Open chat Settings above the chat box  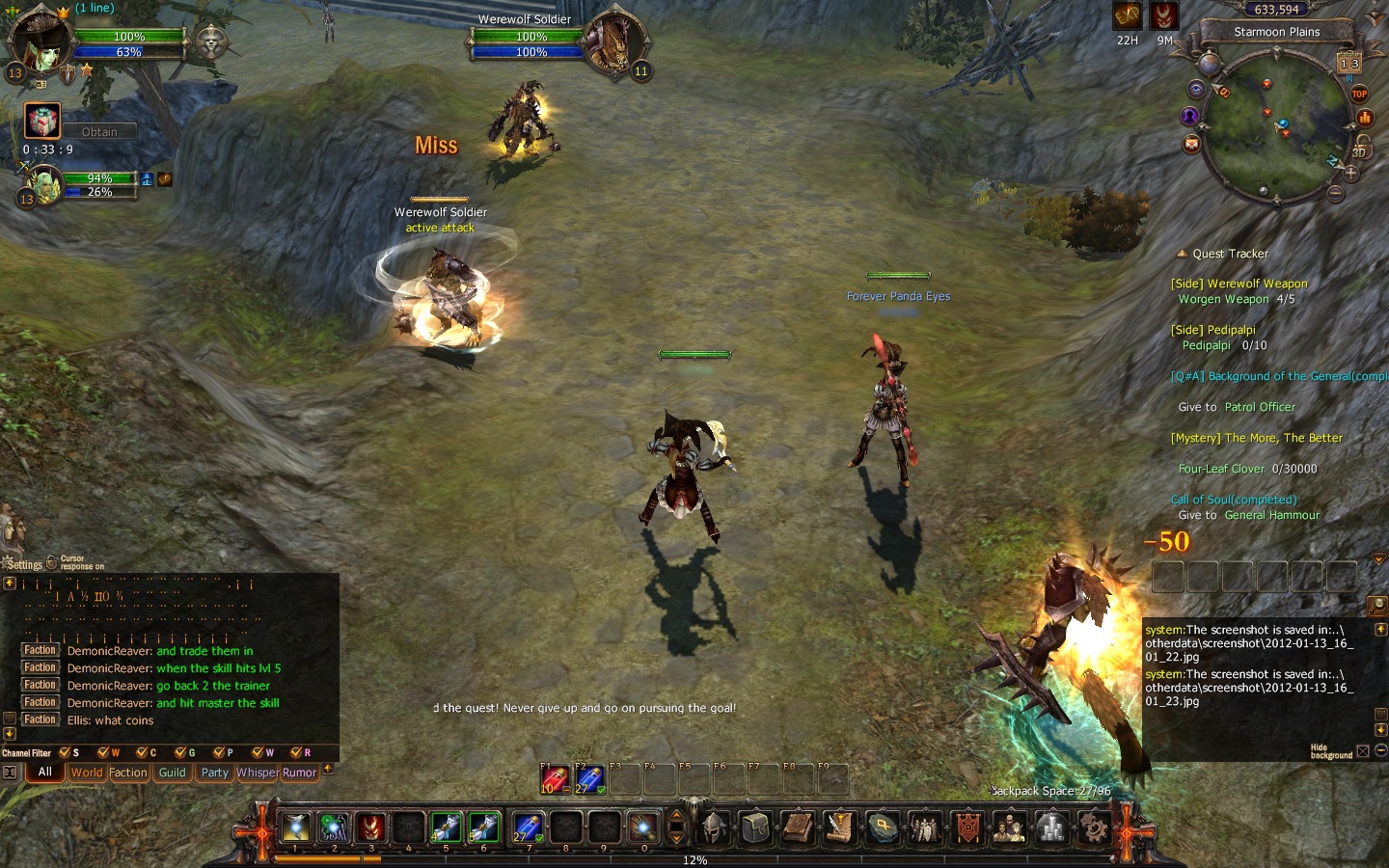point(23,564)
